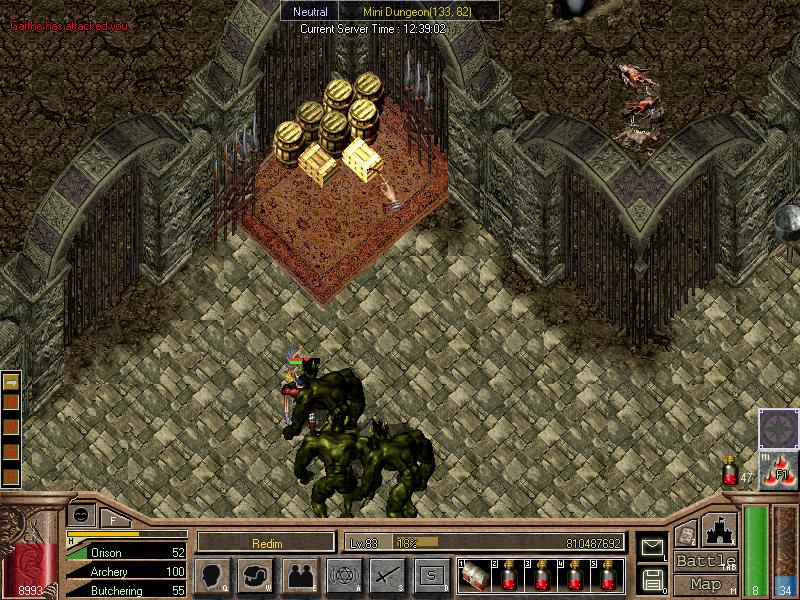The width and height of the screenshot is (800, 600).
Task: Open the Map button
Action: point(705,584)
